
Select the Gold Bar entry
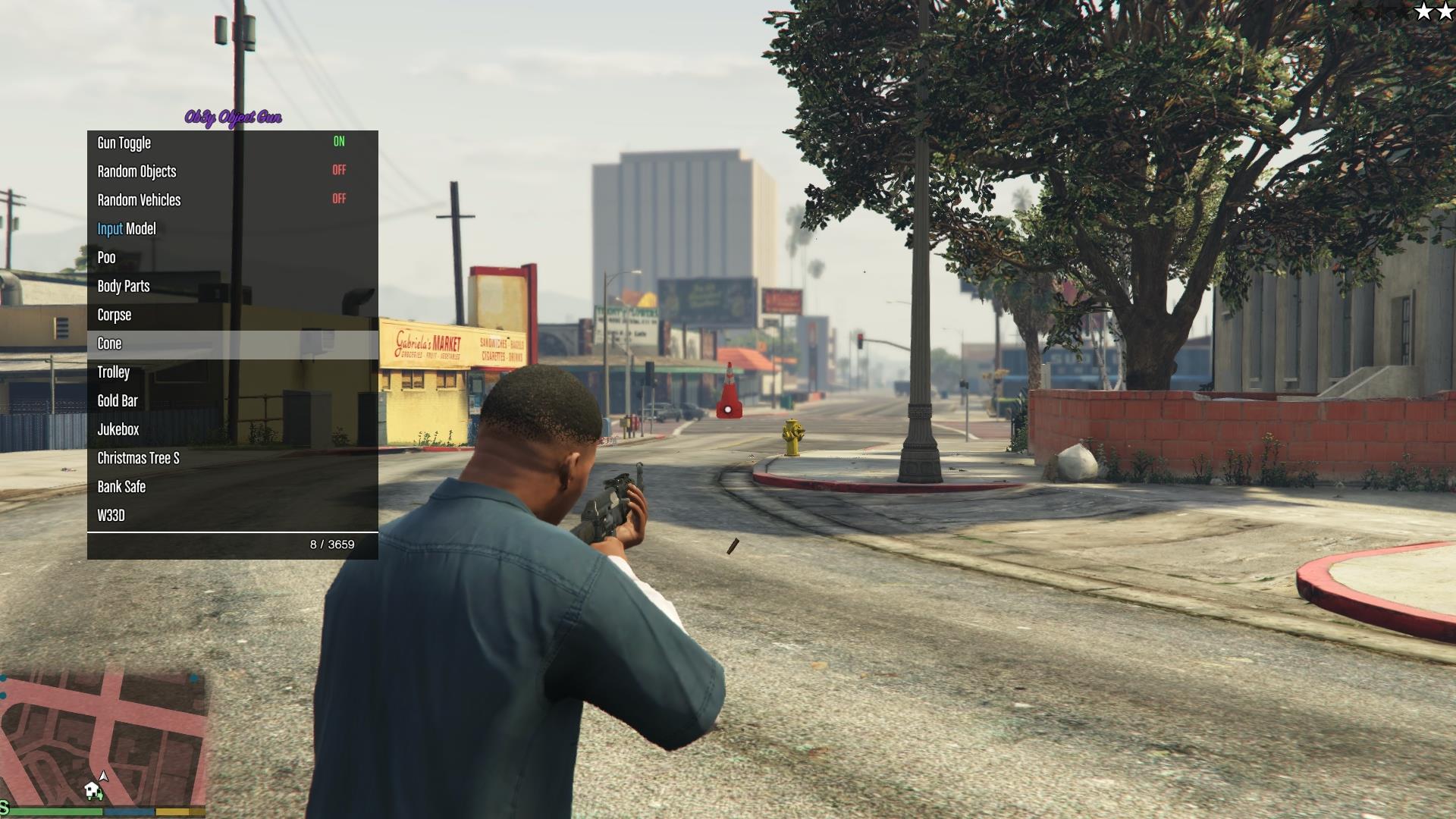click(232, 401)
